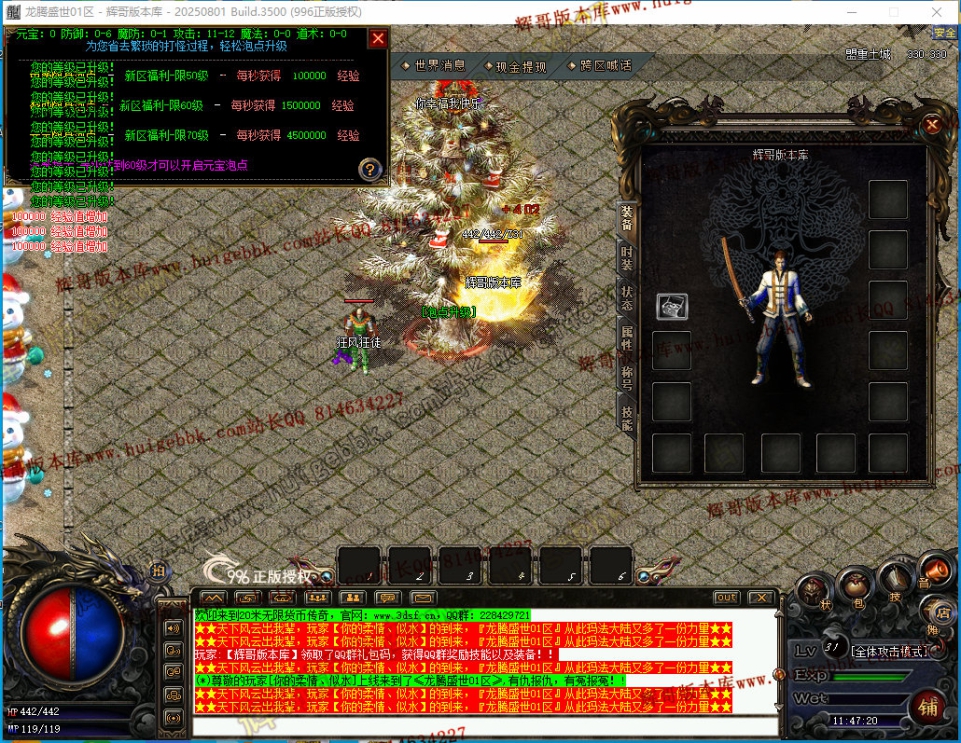Close the leveling bonus info panel

point(377,39)
